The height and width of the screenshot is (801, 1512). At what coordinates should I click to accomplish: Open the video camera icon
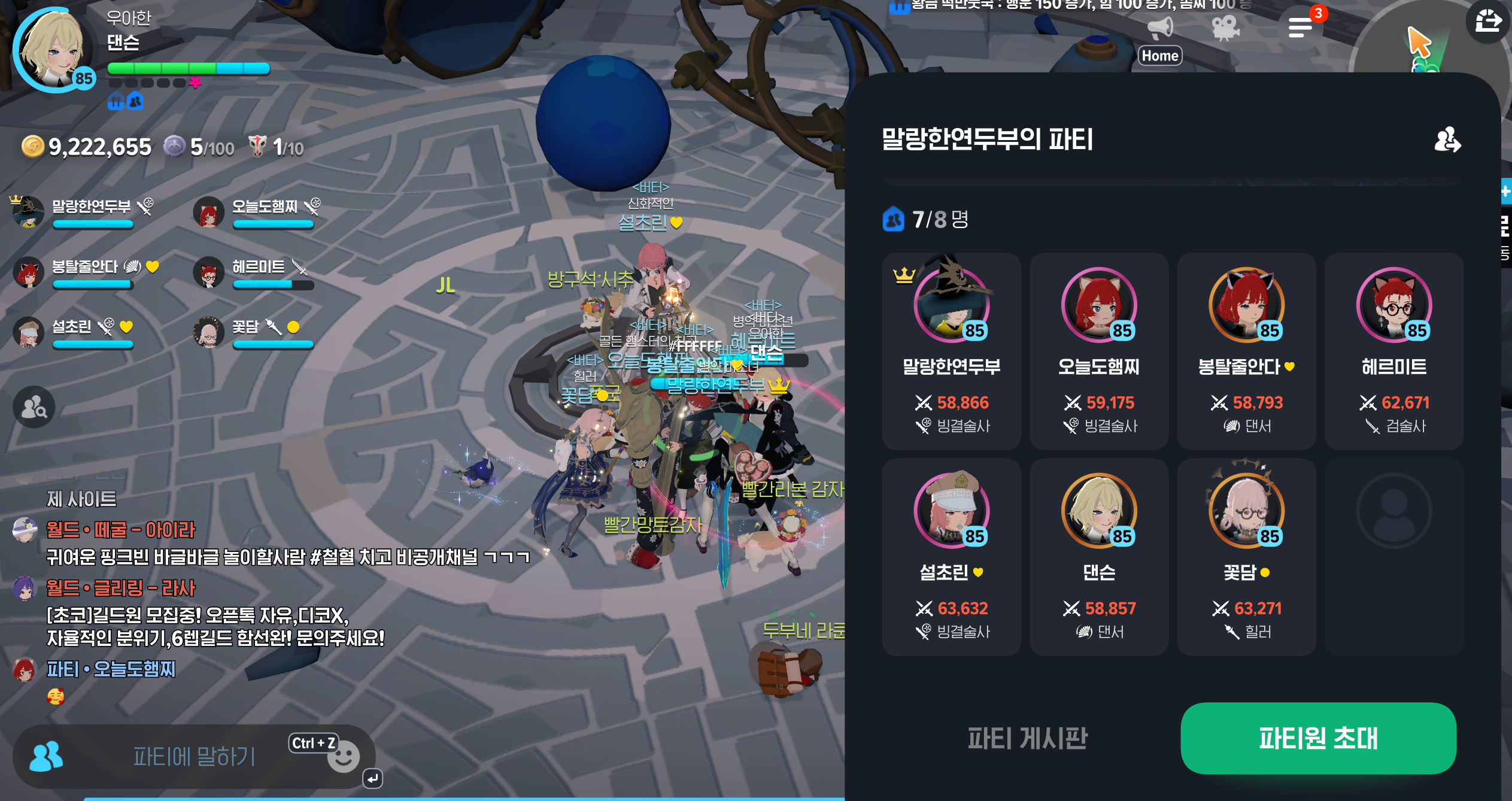pos(1225,28)
